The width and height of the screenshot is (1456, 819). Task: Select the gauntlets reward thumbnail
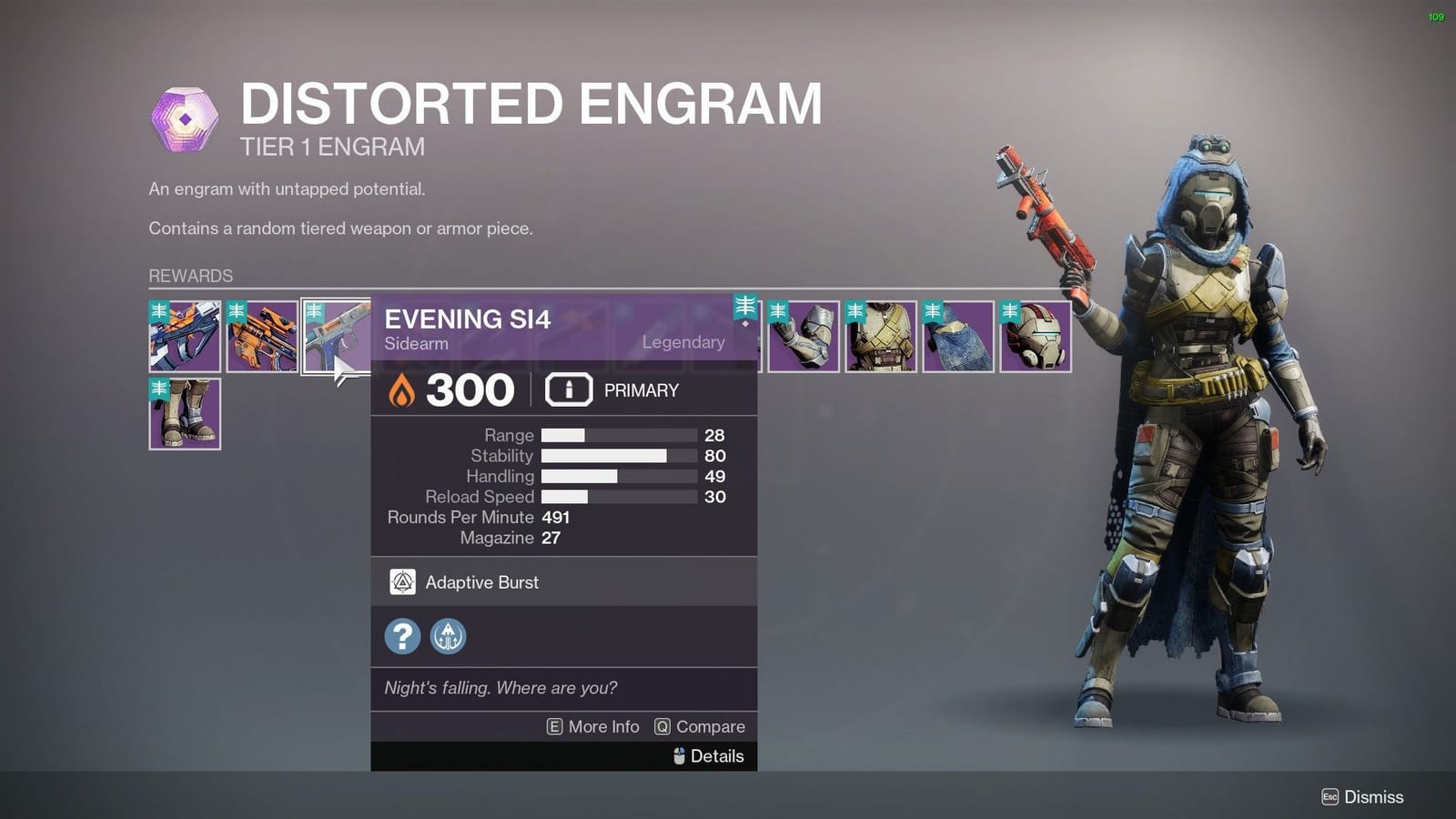[806, 337]
